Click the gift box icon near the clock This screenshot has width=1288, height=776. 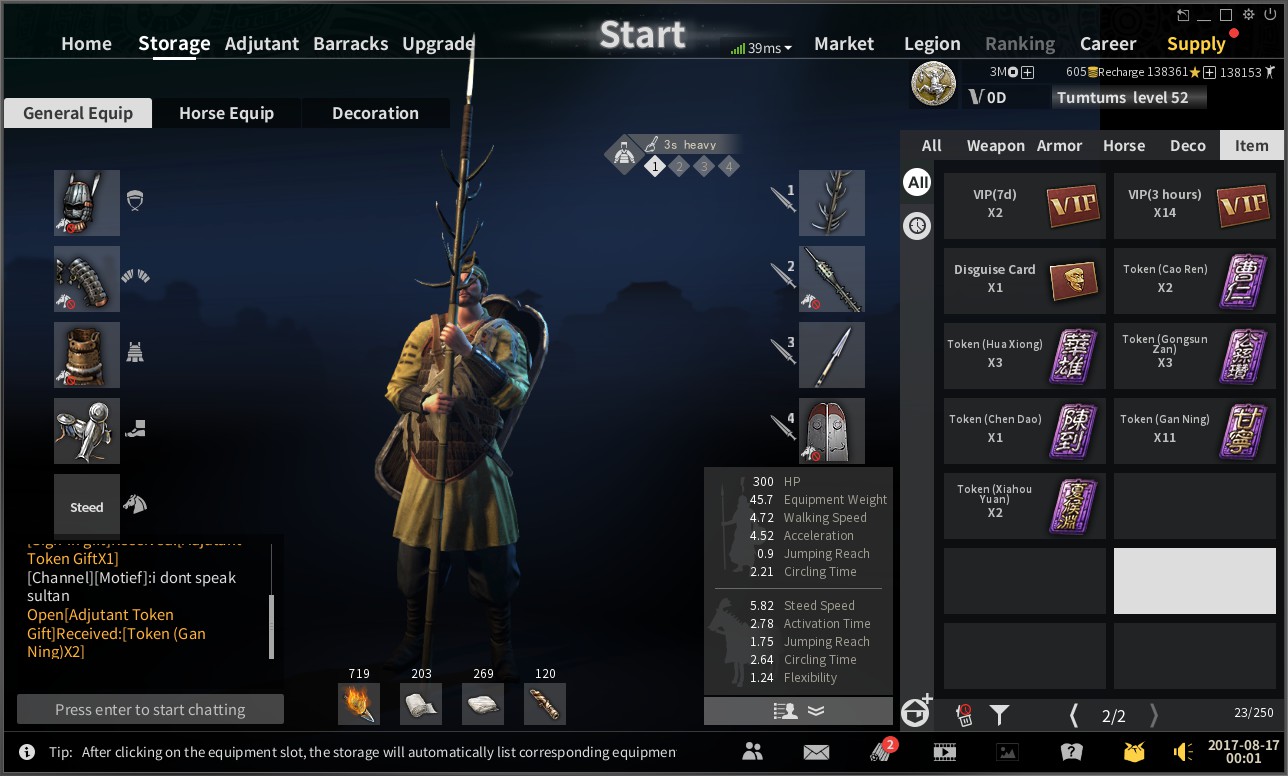click(1135, 751)
